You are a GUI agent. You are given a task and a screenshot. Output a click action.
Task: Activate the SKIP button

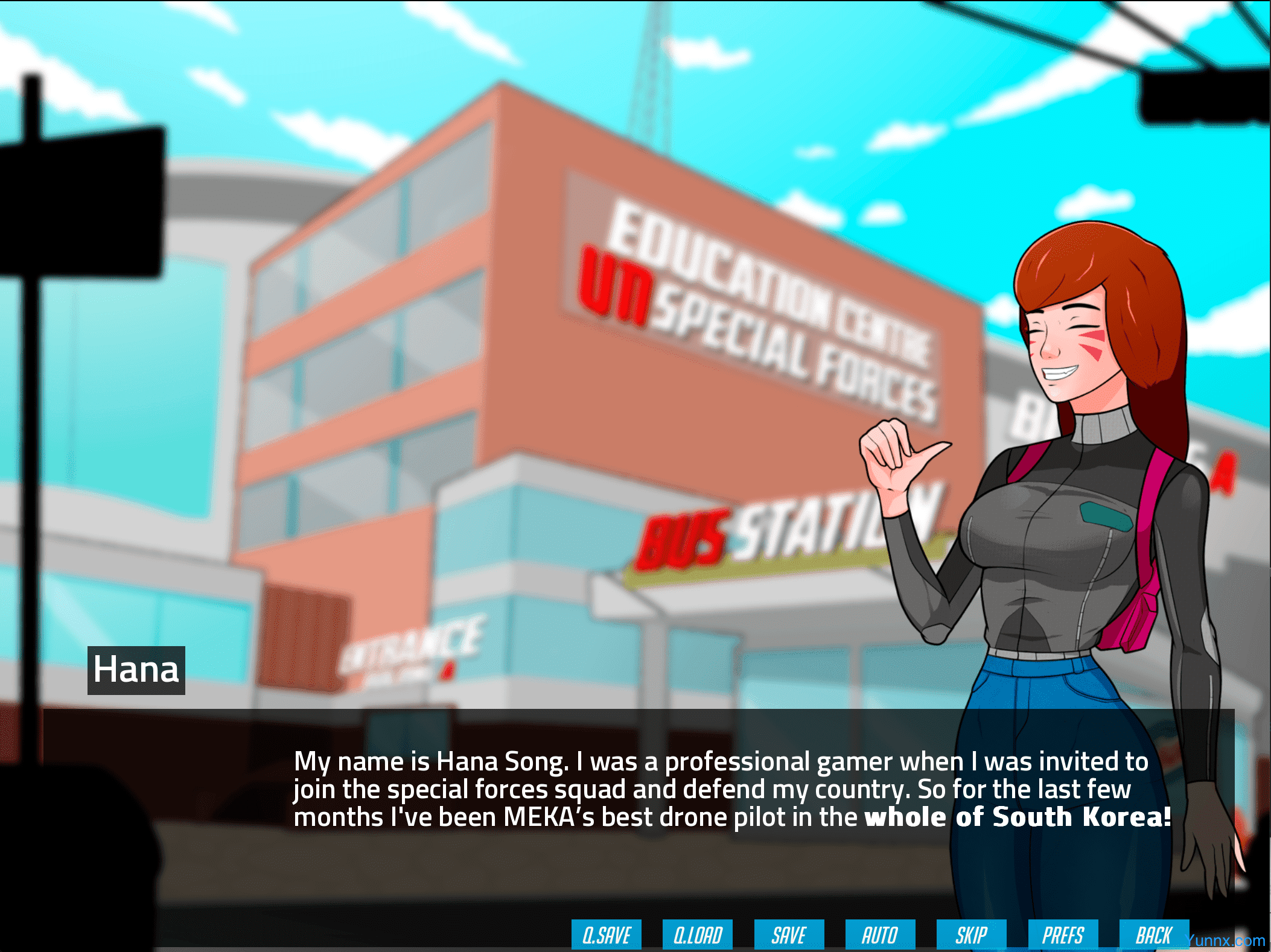click(971, 935)
